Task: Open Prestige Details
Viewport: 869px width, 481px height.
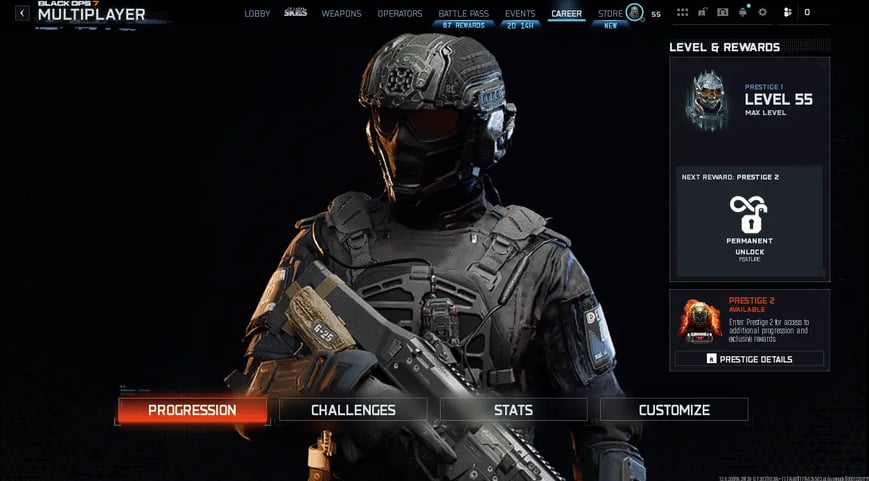Action: click(749, 359)
